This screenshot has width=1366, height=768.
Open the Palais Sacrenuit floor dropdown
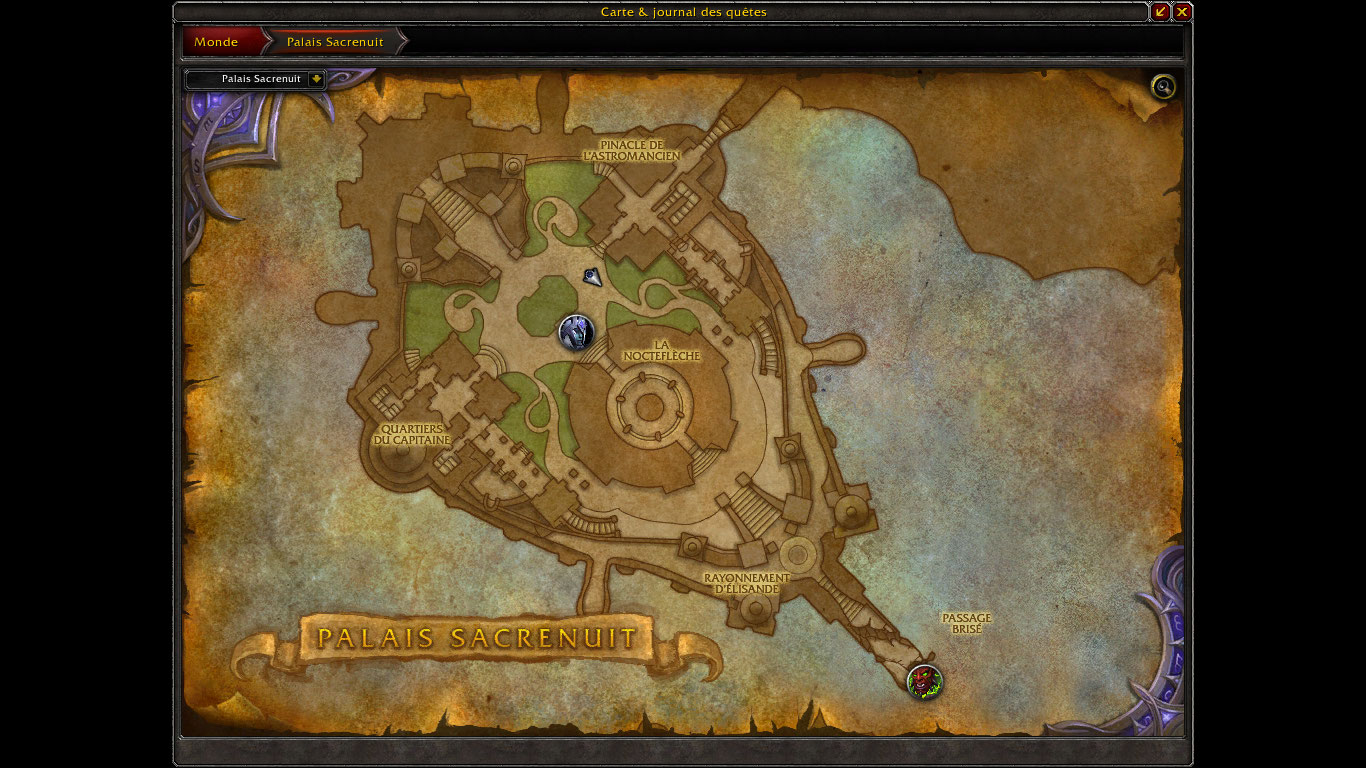point(316,79)
